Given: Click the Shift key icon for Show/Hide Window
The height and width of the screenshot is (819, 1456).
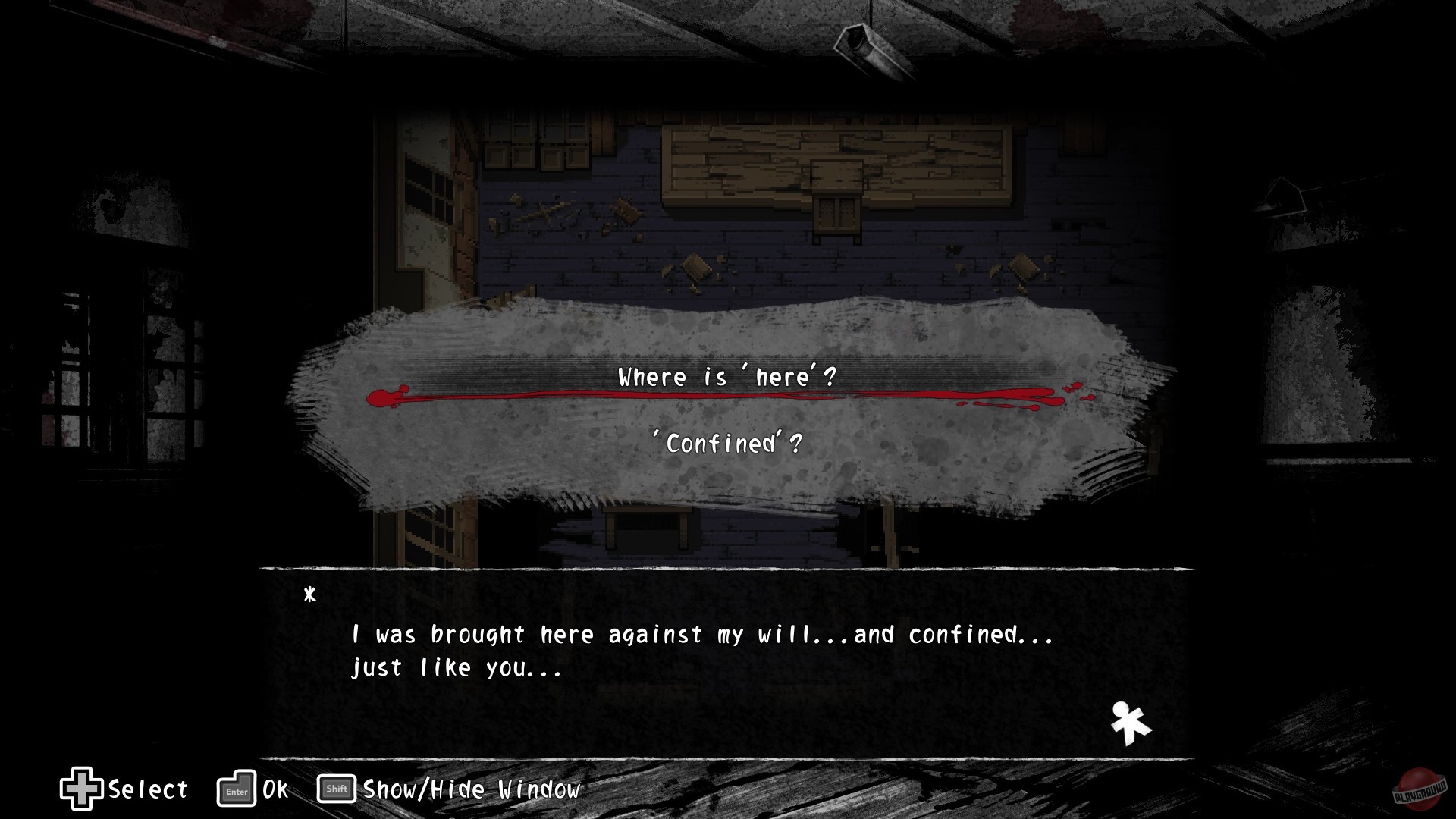Looking at the screenshot, I should 336,789.
